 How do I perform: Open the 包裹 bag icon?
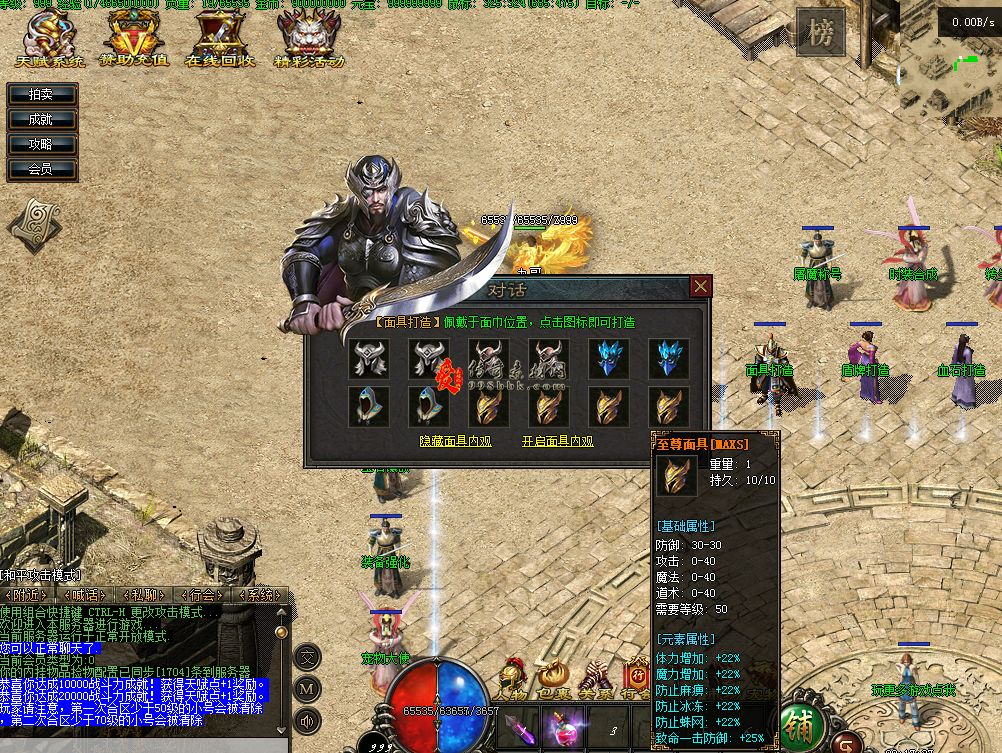pos(553,680)
